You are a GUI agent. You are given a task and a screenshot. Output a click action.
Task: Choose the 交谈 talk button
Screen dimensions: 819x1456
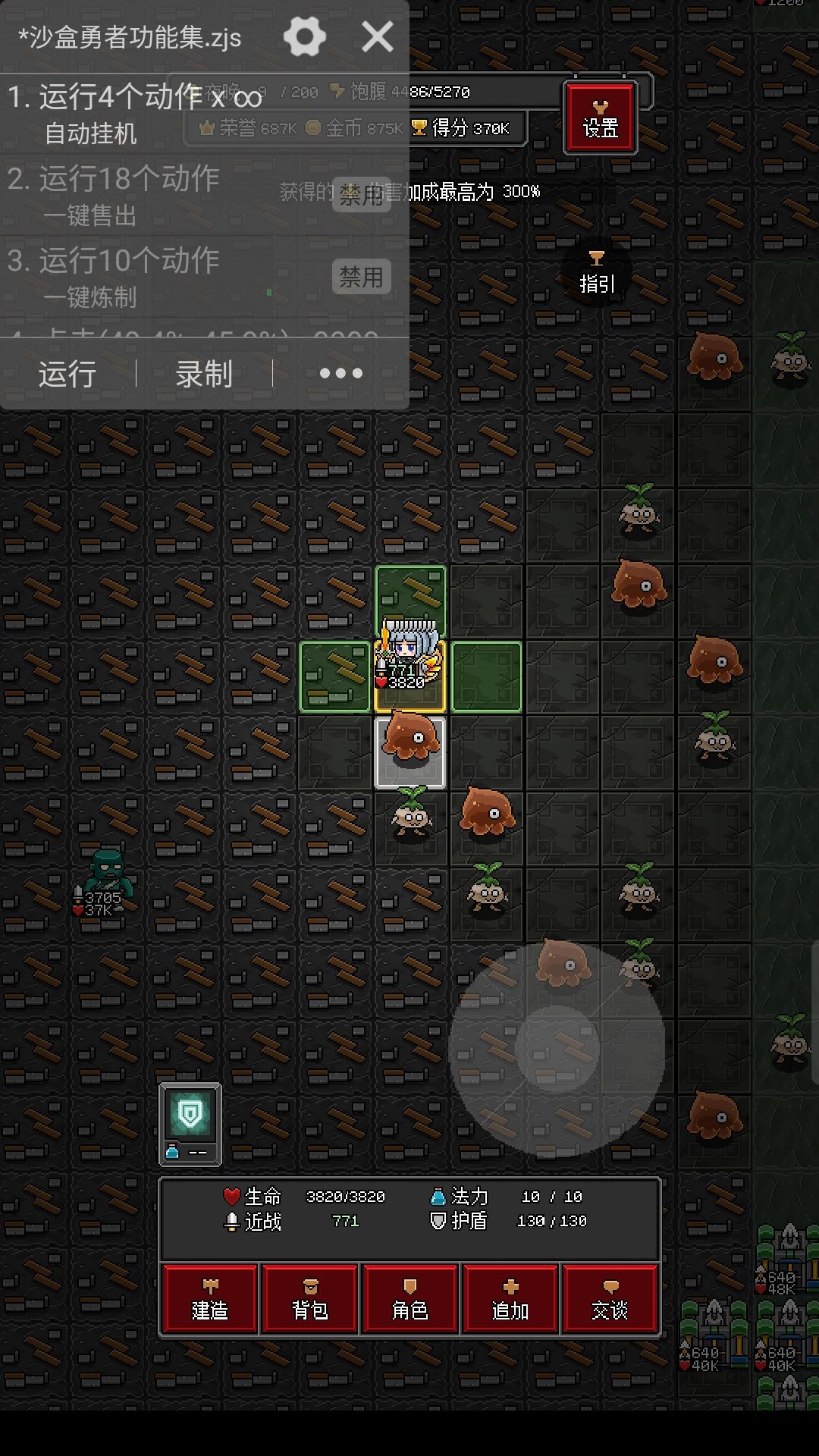pos(610,1298)
